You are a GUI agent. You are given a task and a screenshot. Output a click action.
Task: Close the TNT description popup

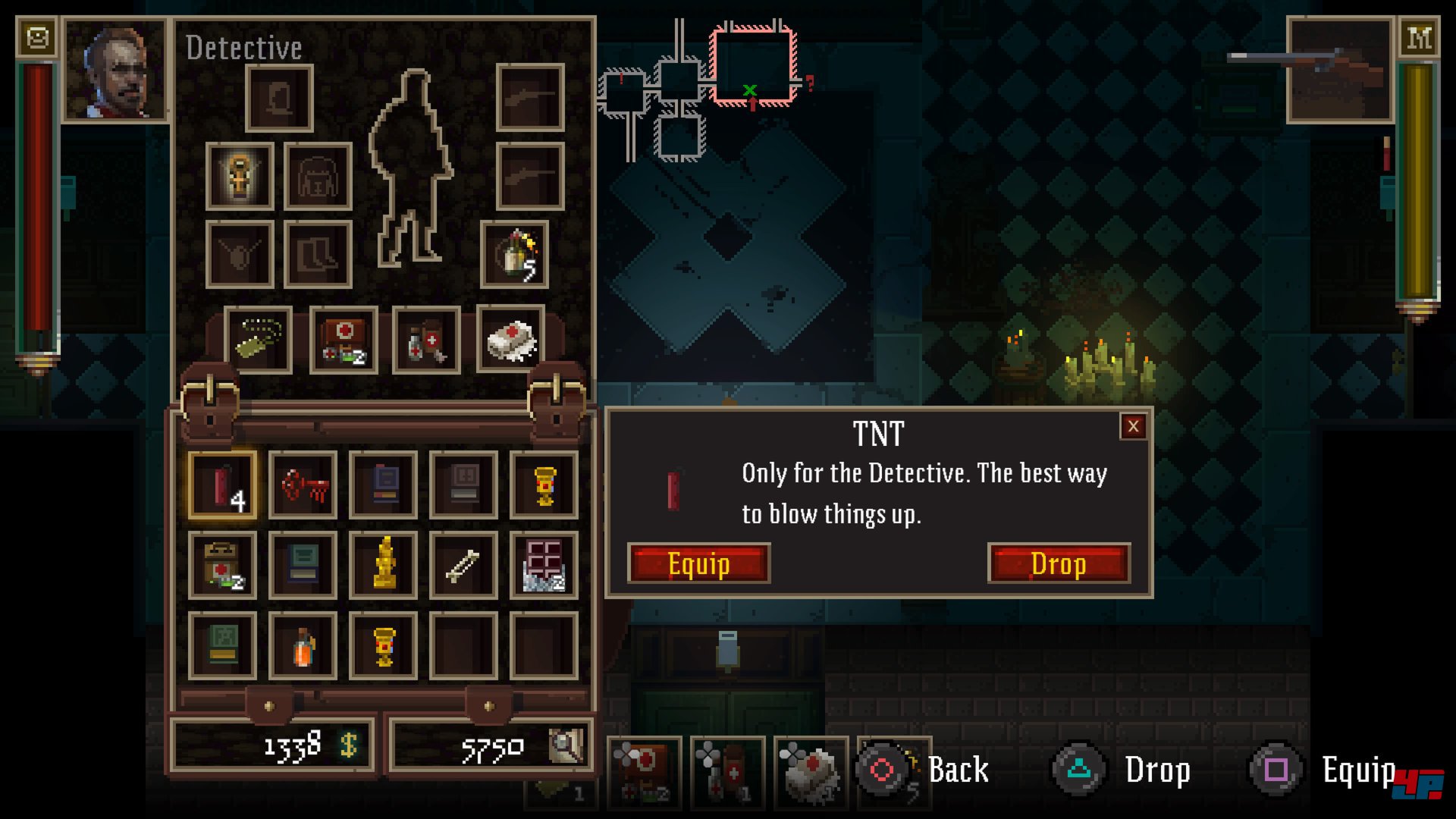[1133, 426]
